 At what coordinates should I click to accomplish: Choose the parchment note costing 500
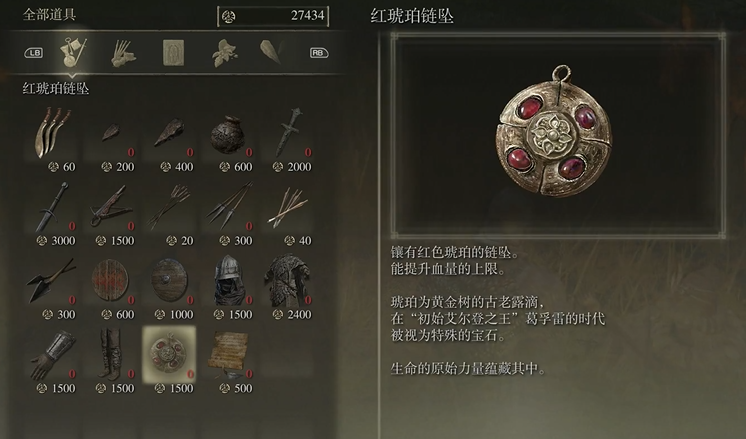point(227,356)
